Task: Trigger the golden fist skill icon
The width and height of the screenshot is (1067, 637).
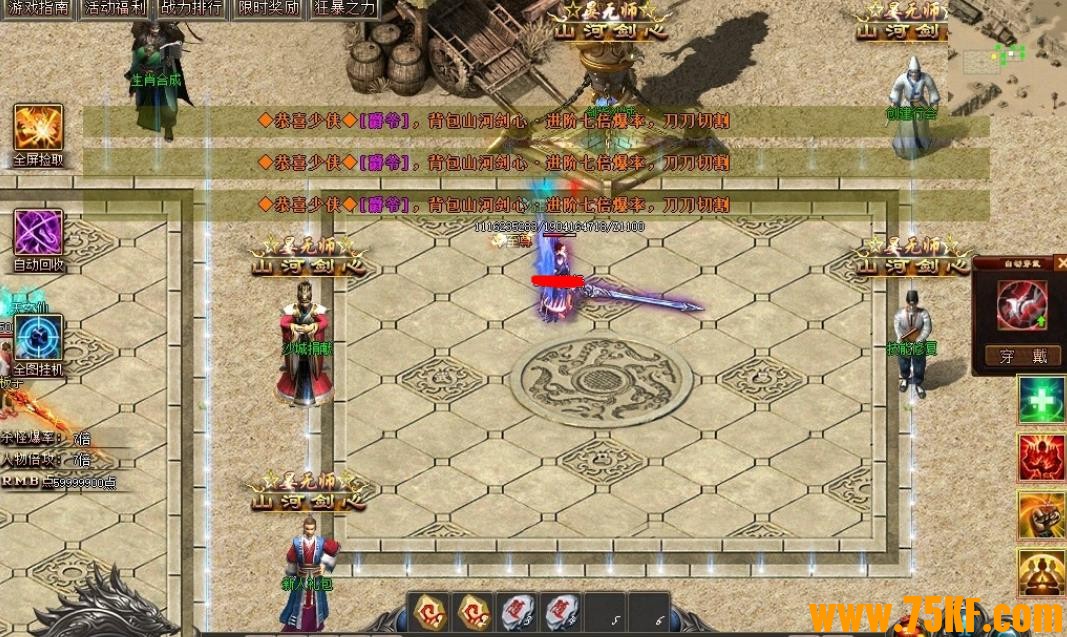Action: click(x=1041, y=515)
